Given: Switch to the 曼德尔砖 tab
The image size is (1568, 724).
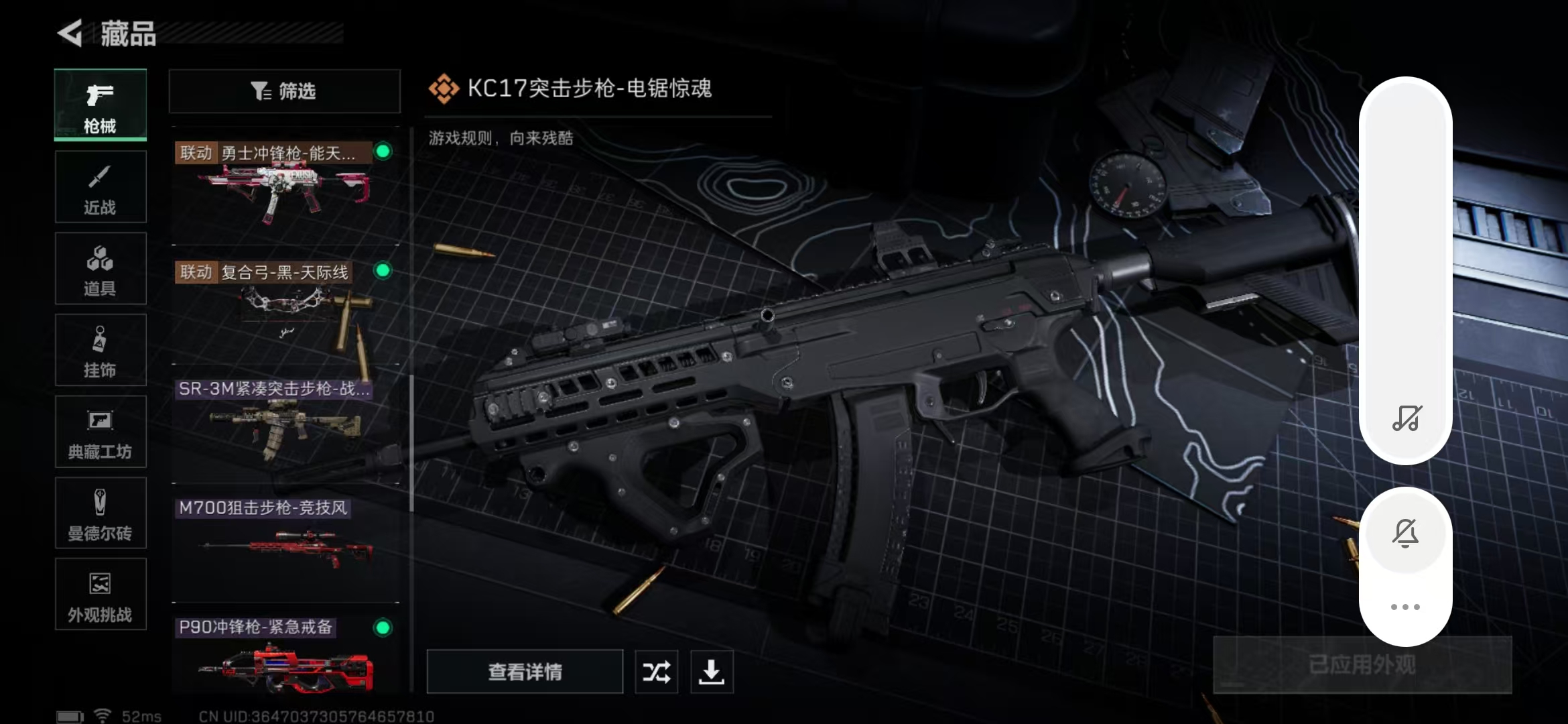Looking at the screenshot, I should [x=101, y=514].
